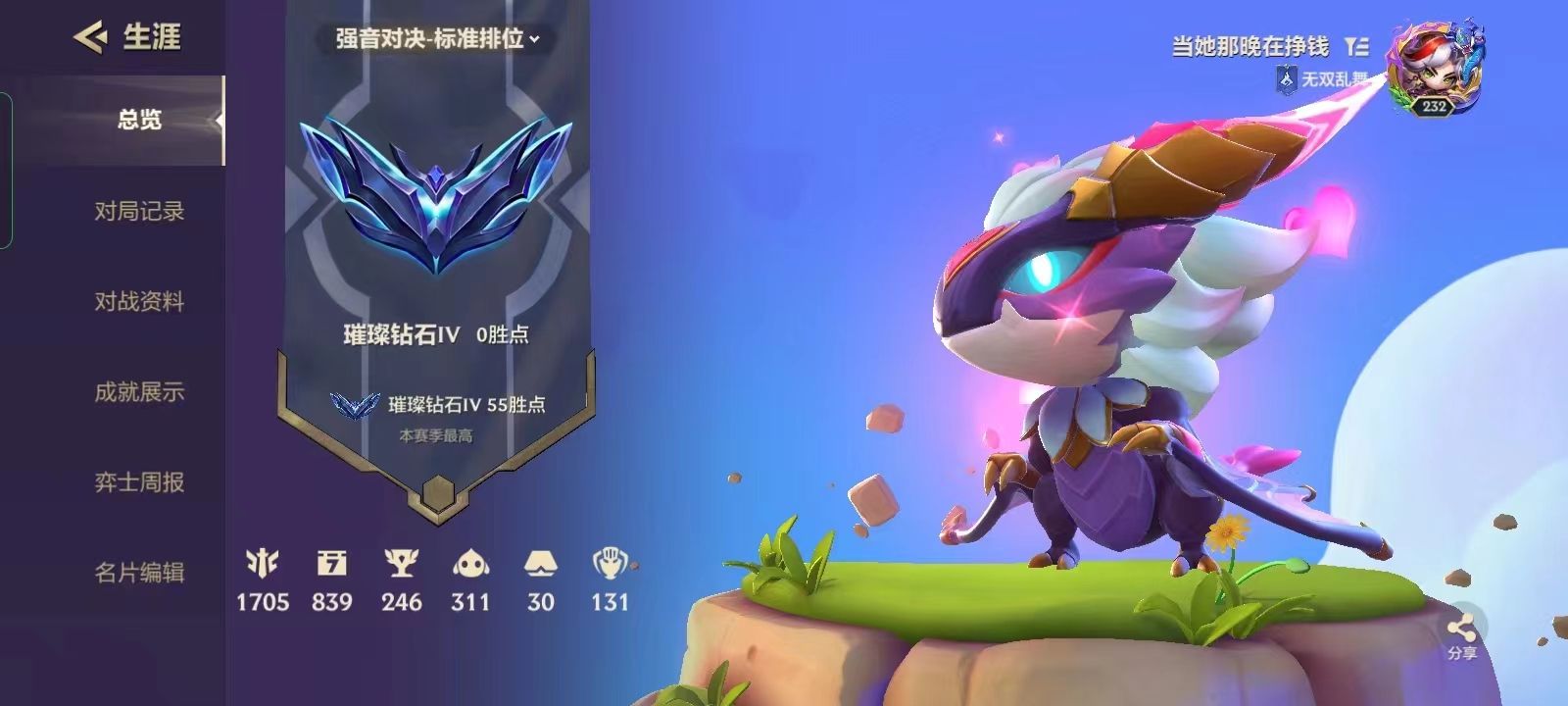Click the 总览 overview entry

coord(137,120)
